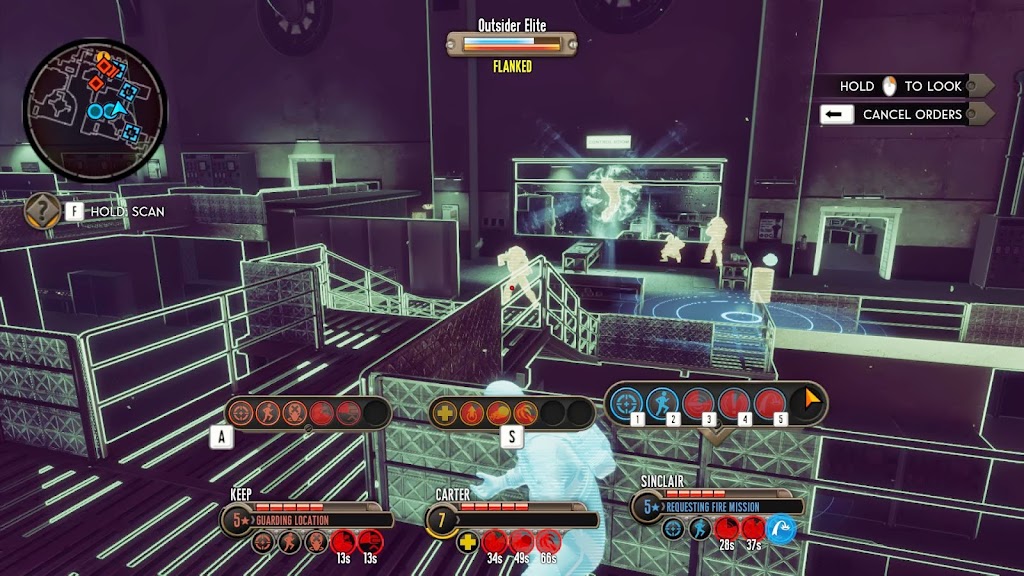This screenshot has height=576, width=1024.
Task: Click the orange cursor arrow in Sinclair's wheel
Action: click(x=806, y=402)
